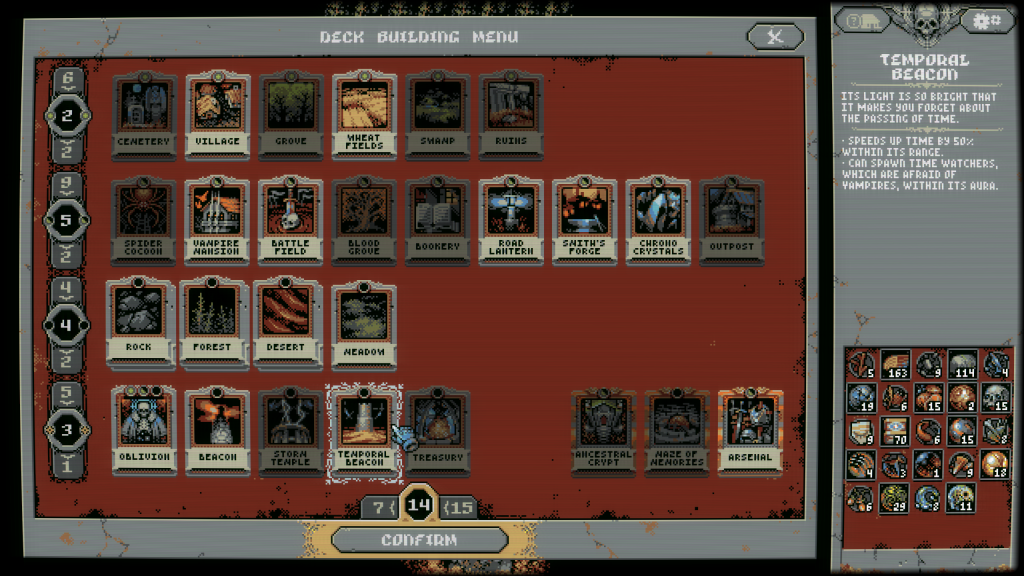Choose the Battle Field card
This screenshot has width=1024, height=576.
coord(291,221)
